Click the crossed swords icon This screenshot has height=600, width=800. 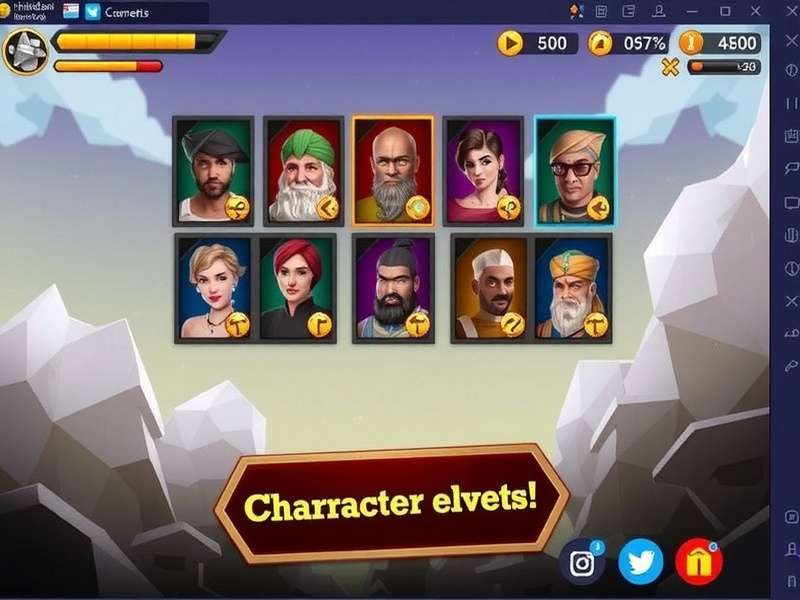click(670, 67)
